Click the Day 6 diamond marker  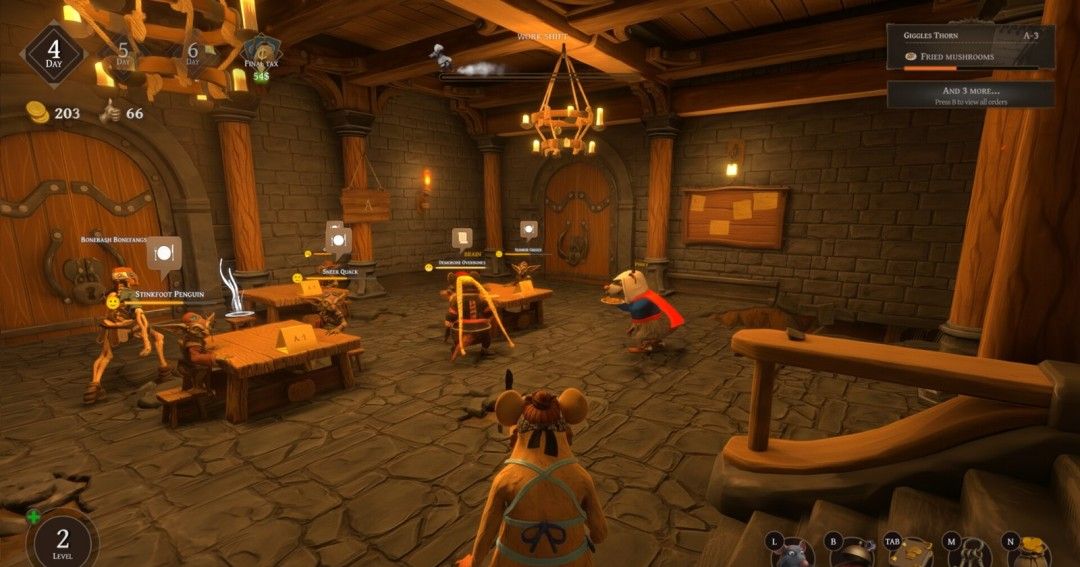[x=193, y=51]
